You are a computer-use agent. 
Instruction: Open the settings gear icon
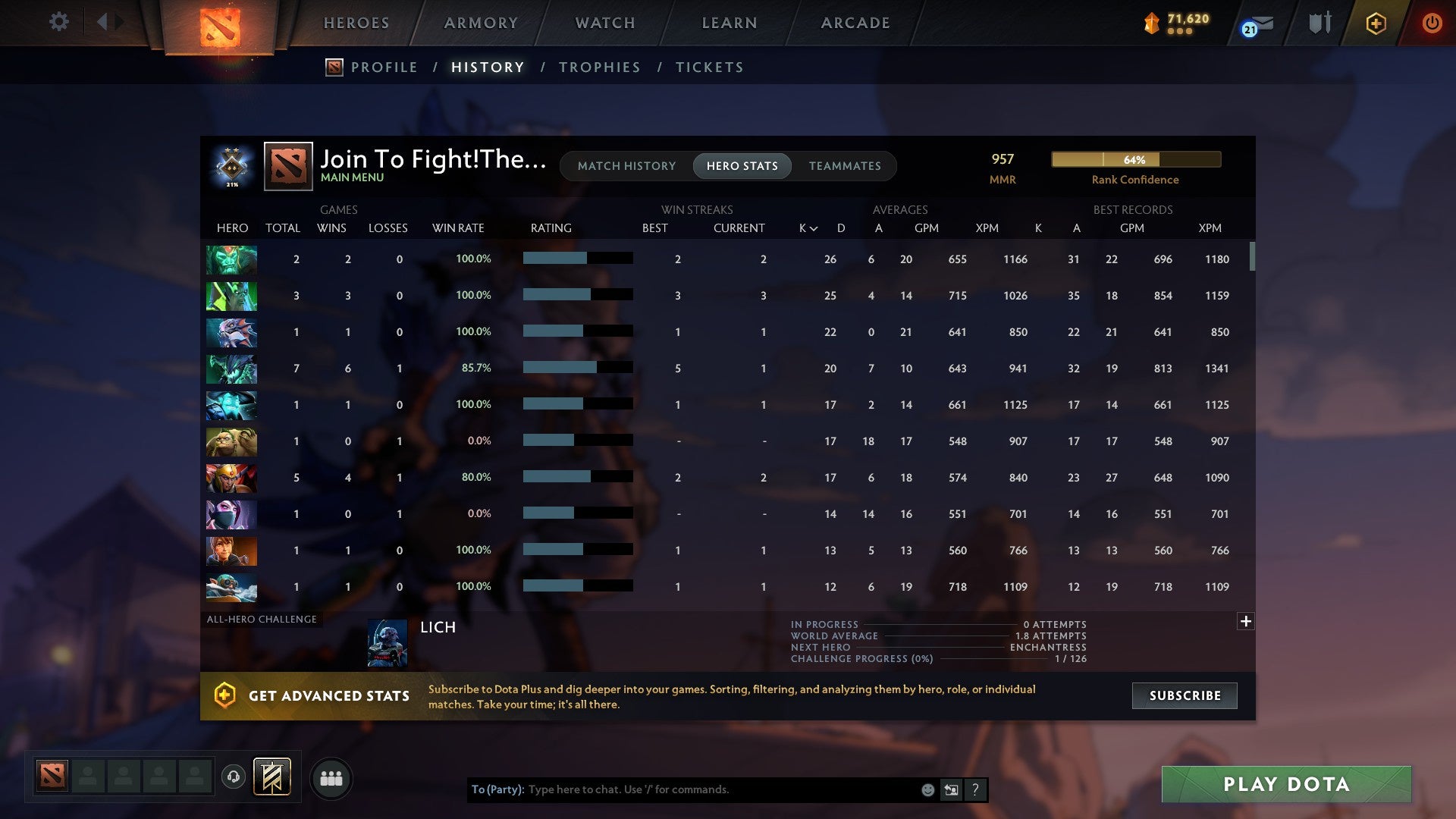[x=59, y=22]
